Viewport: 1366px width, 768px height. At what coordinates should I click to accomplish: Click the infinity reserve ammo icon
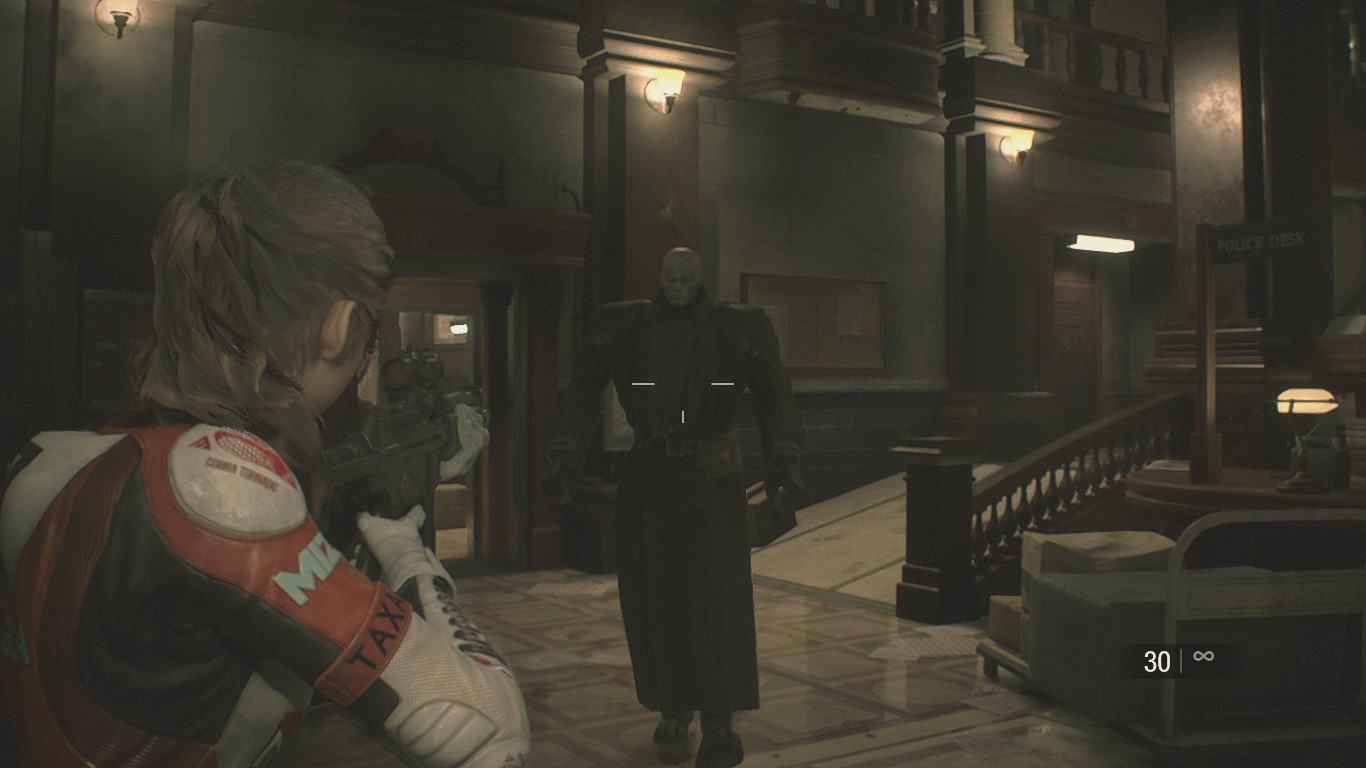pos(1203,657)
